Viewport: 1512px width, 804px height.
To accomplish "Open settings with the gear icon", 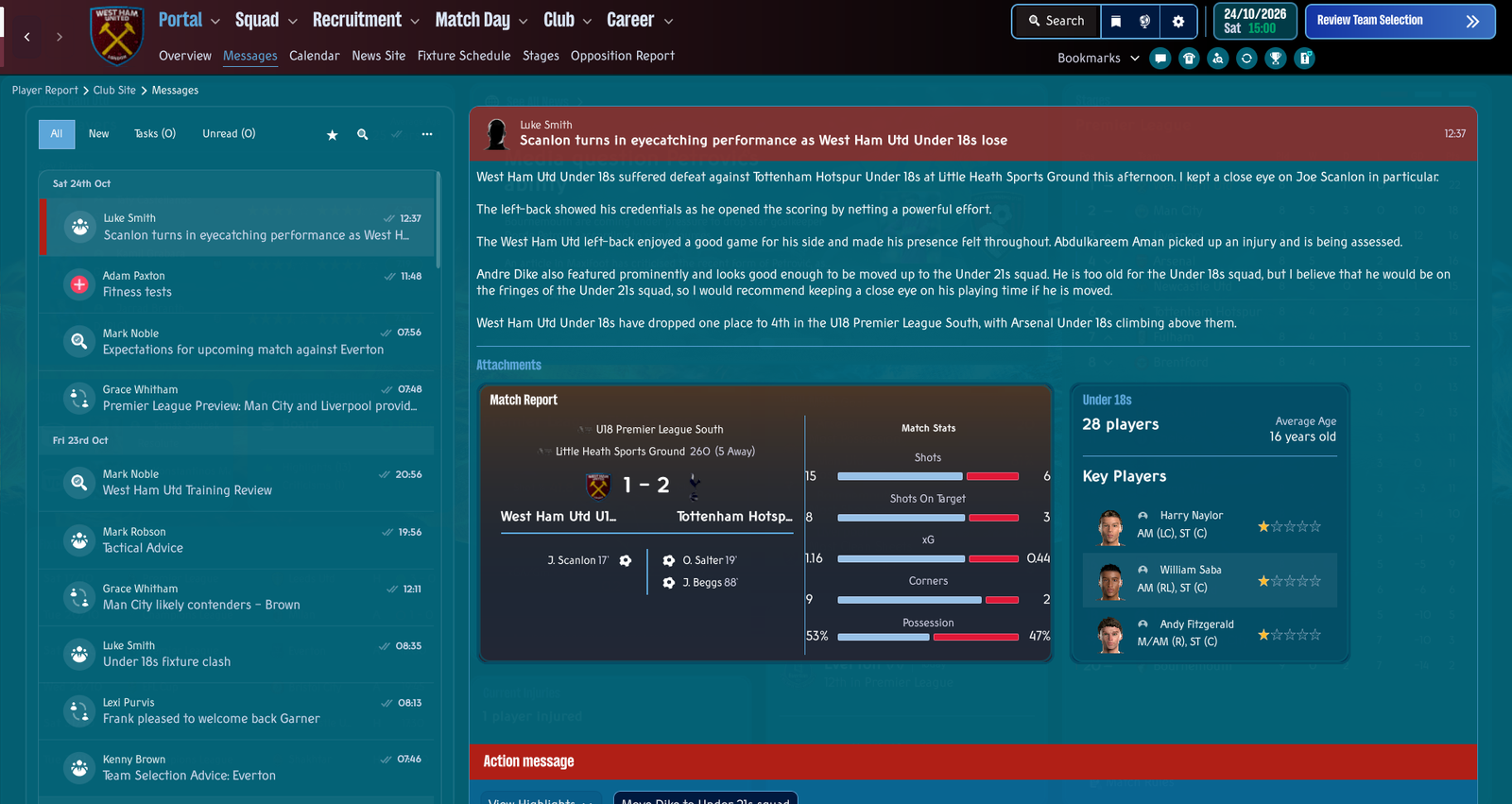I will 1178,21.
